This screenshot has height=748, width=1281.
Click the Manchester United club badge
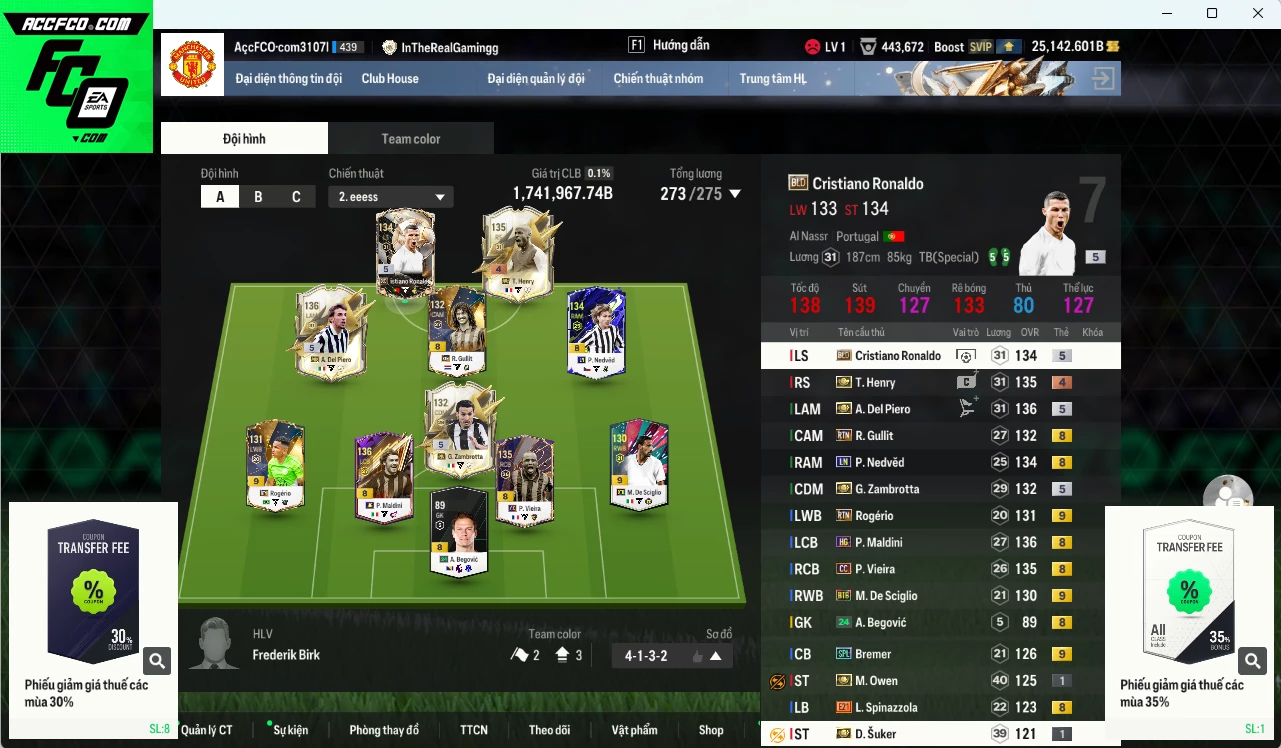coord(192,64)
